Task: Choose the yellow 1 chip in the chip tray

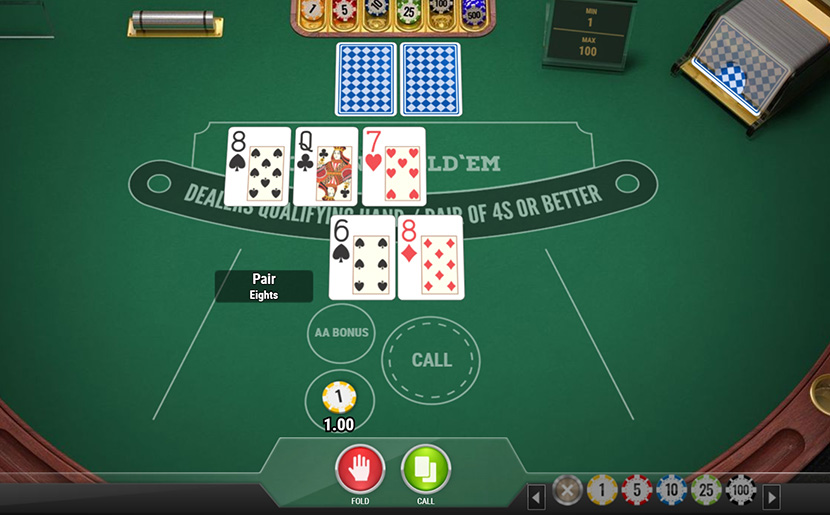Action: (602, 490)
